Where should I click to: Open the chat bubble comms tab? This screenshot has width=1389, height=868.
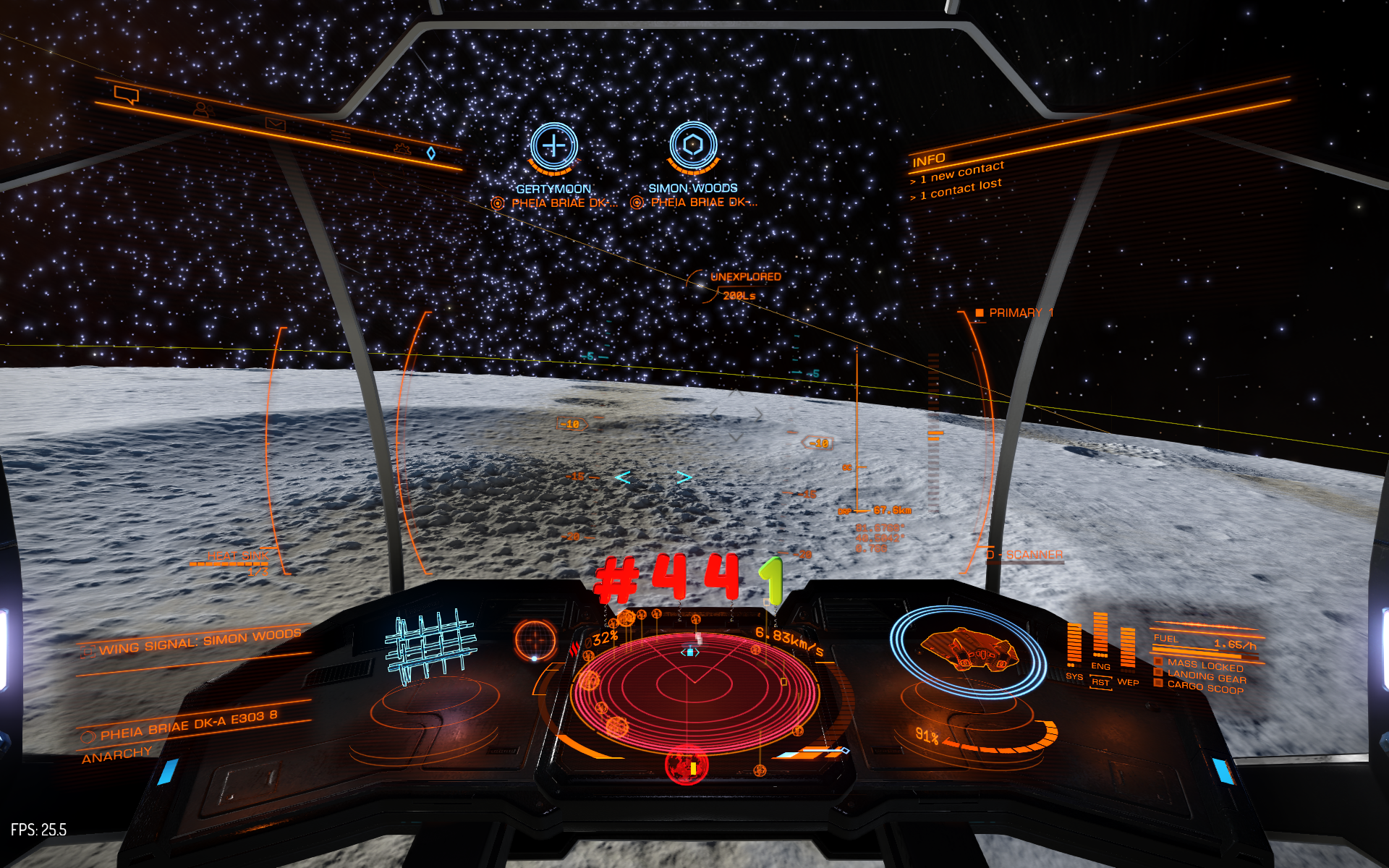[127, 95]
